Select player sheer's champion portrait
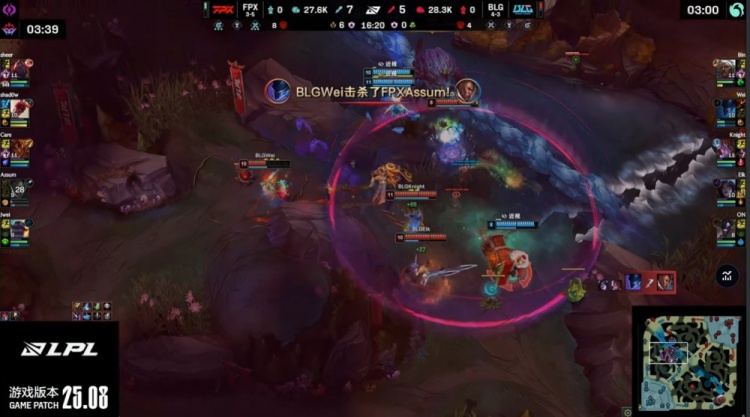 tap(21, 70)
